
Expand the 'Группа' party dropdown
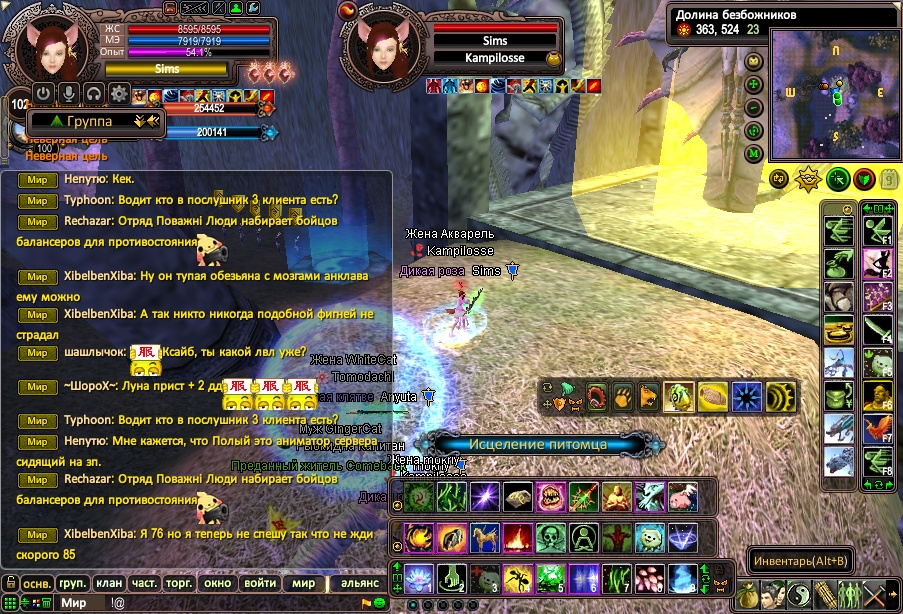coord(90,121)
